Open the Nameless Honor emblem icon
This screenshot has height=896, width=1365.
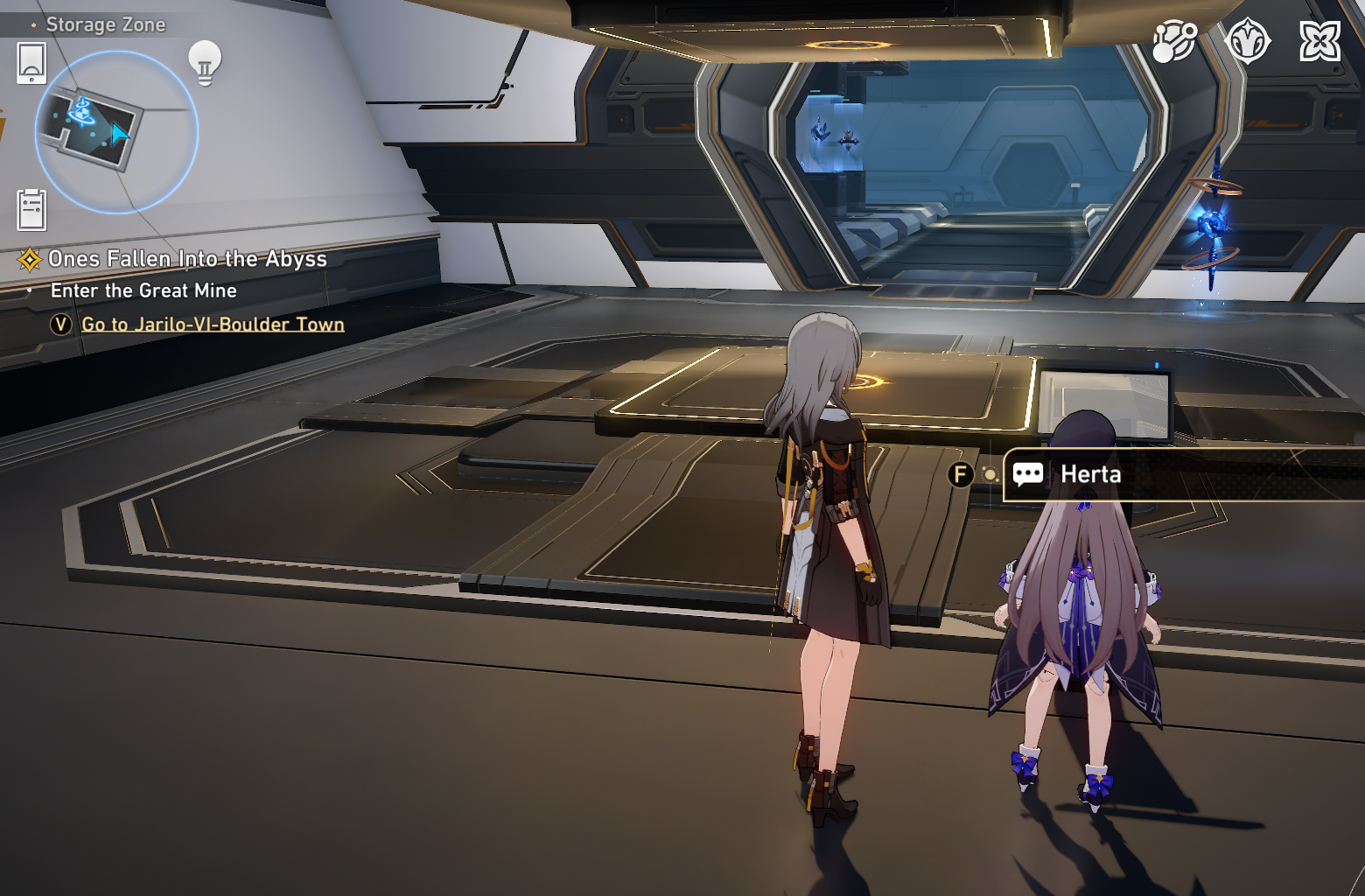1249,38
